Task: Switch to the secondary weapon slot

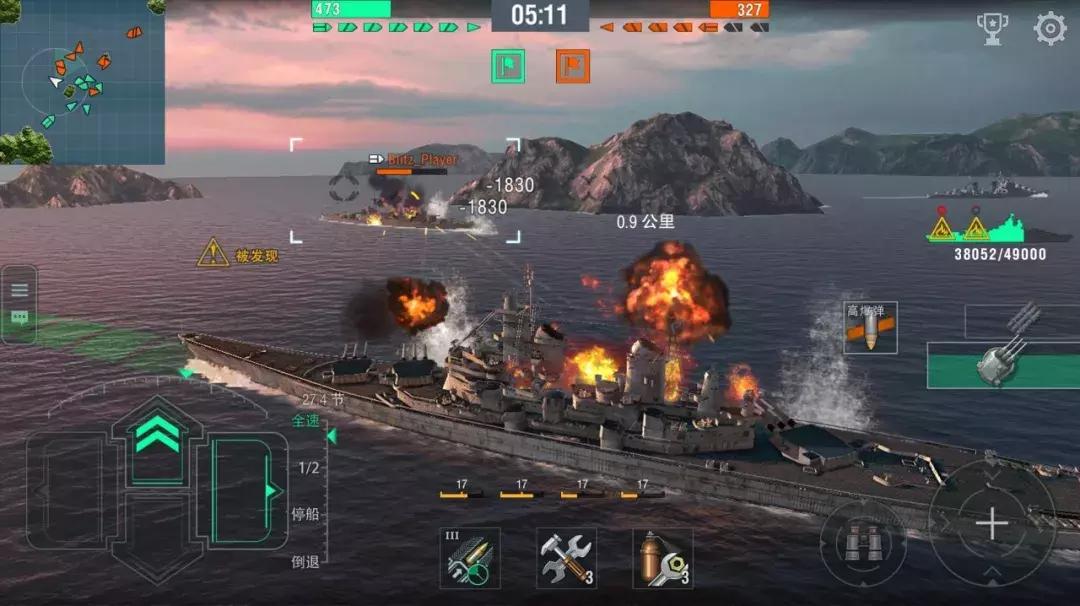Action: click(x=1021, y=320)
